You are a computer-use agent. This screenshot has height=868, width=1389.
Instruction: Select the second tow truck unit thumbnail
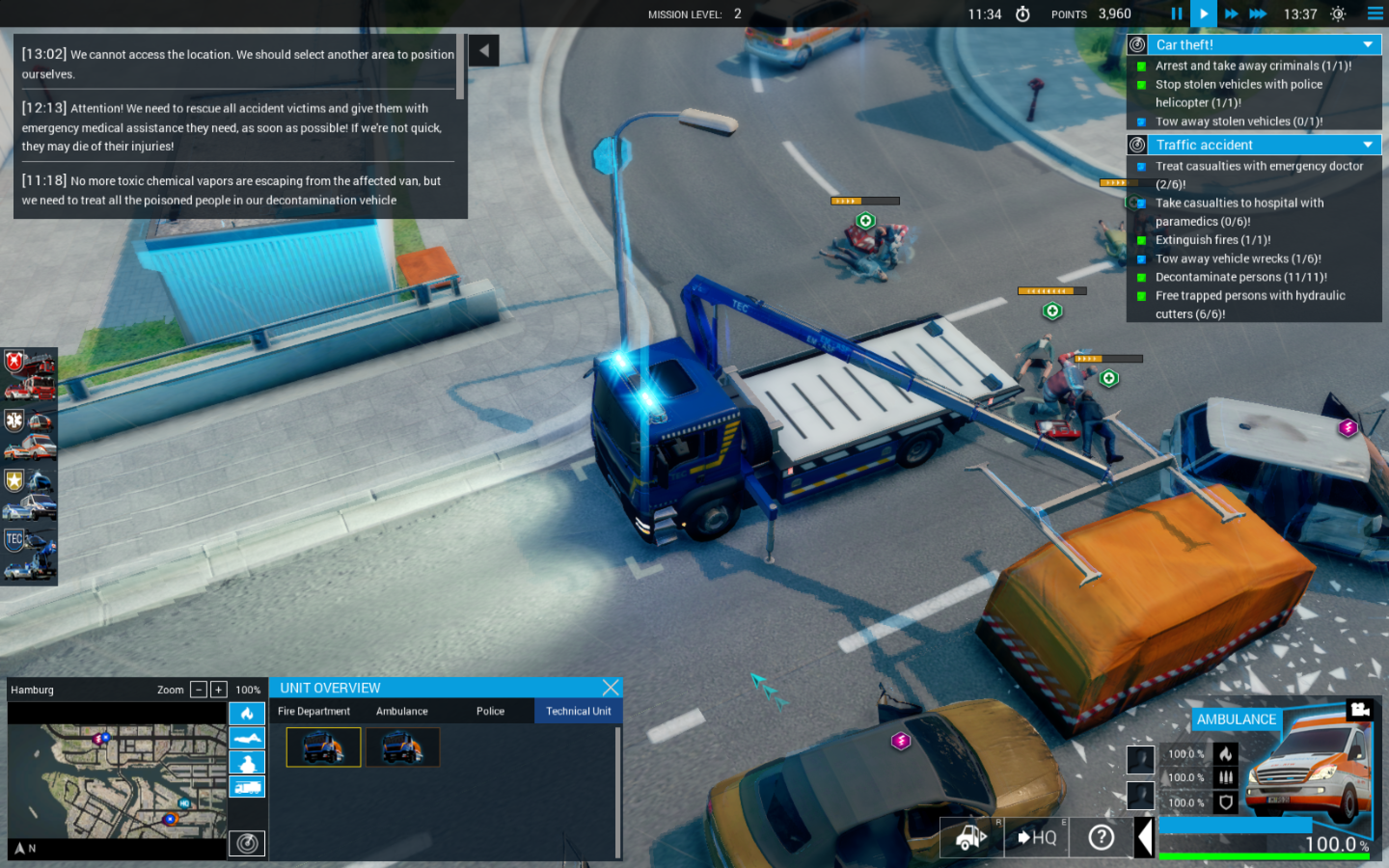[x=402, y=747]
